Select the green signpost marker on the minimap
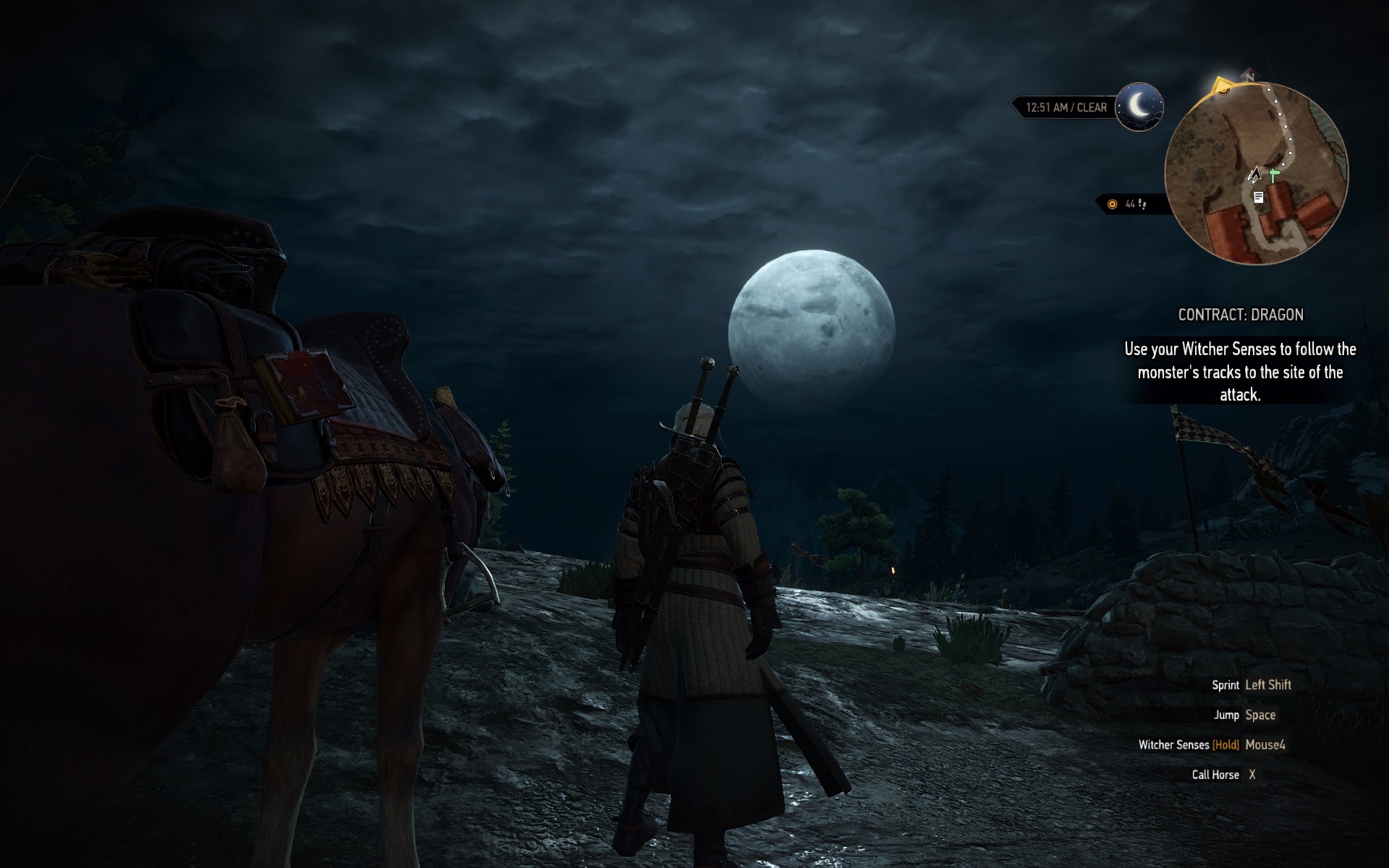The width and height of the screenshot is (1389, 868). [x=1273, y=176]
